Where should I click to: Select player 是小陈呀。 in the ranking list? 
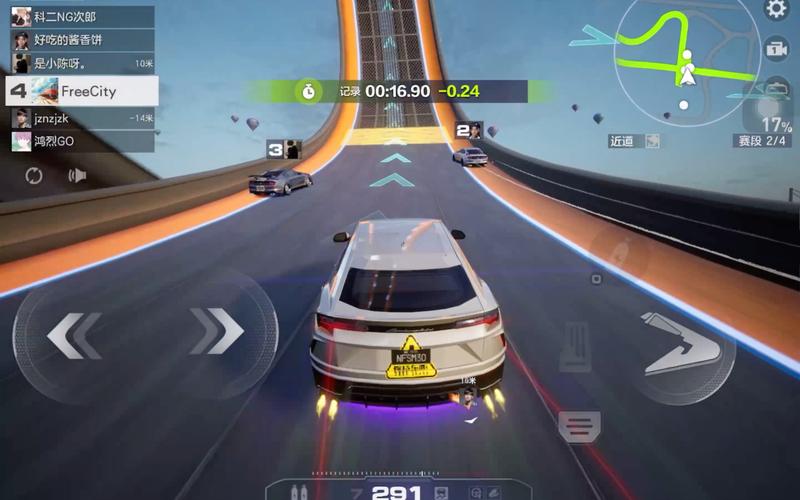point(82,63)
